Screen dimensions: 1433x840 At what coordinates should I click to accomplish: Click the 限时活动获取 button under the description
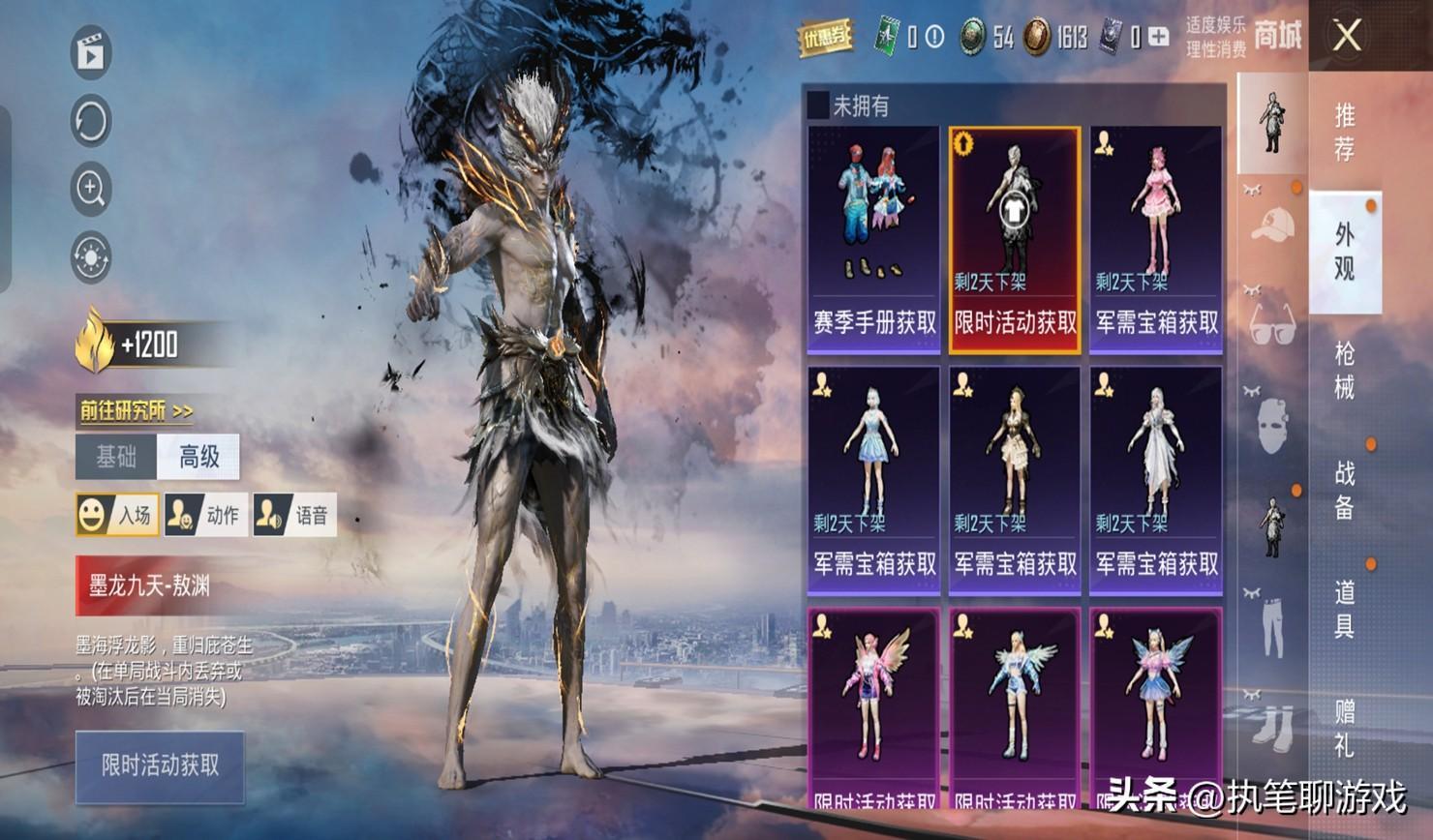160,766
